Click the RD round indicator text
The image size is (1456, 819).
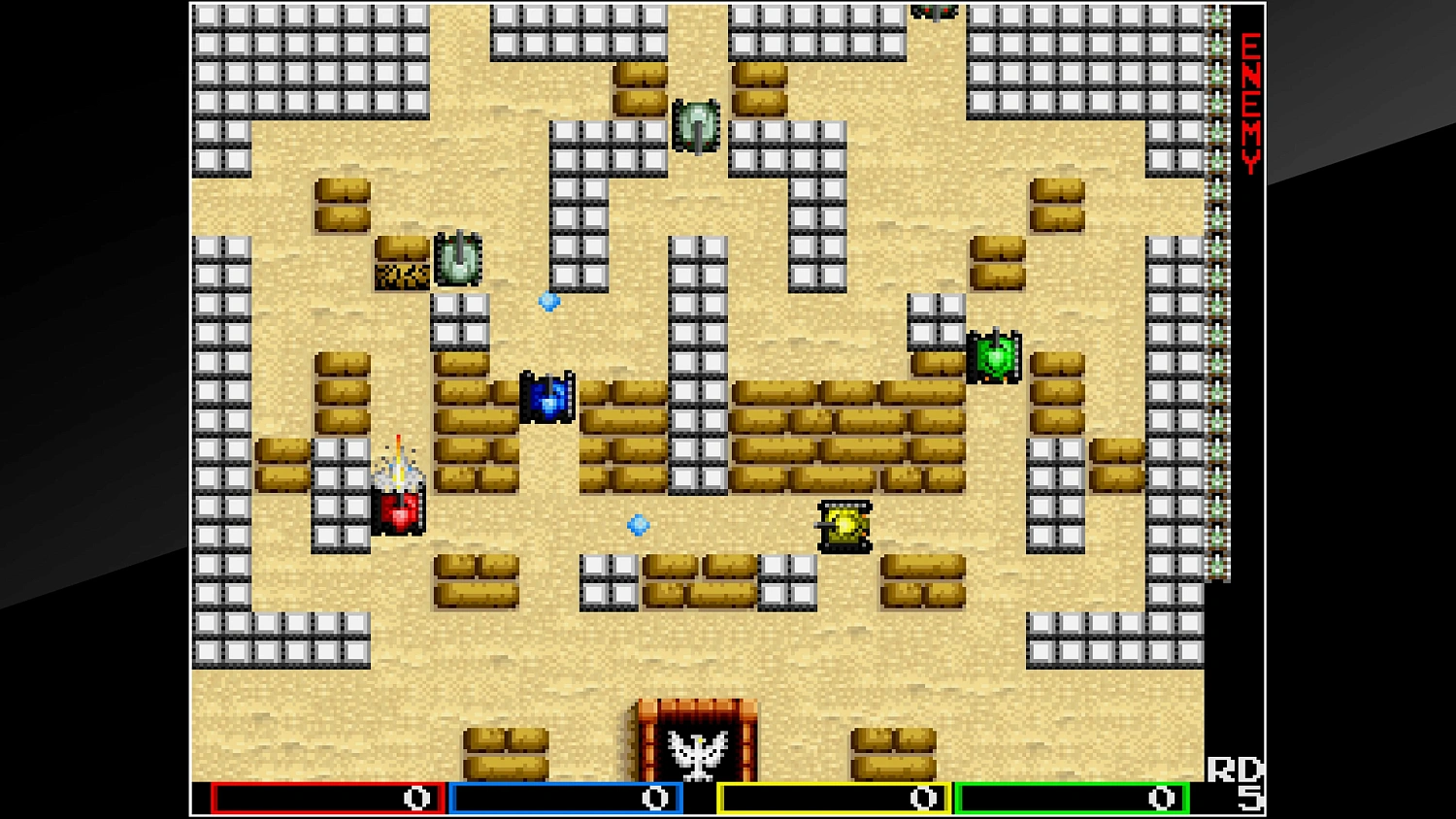[1237, 768]
